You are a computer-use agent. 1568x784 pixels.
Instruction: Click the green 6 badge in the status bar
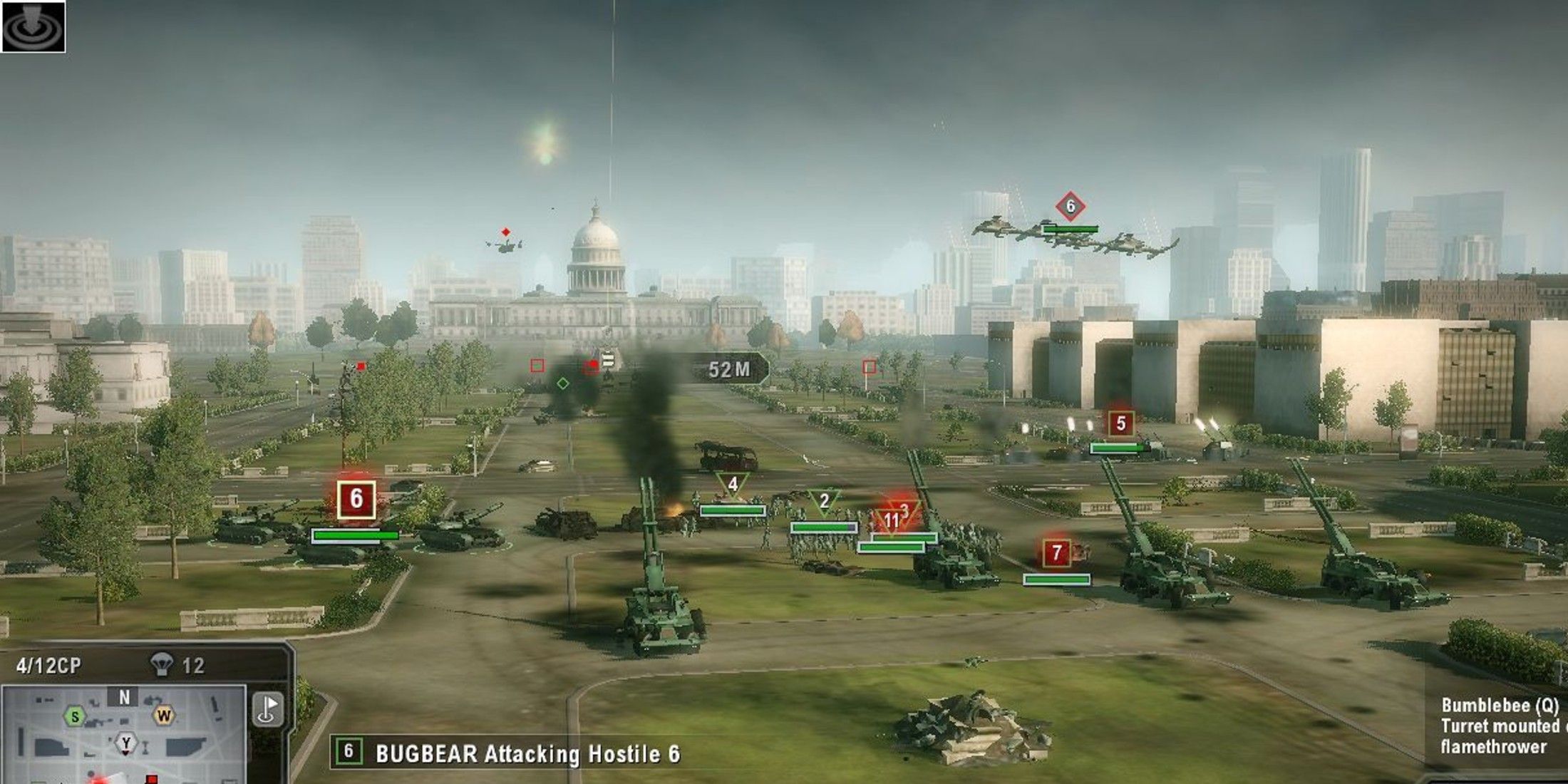(x=349, y=750)
